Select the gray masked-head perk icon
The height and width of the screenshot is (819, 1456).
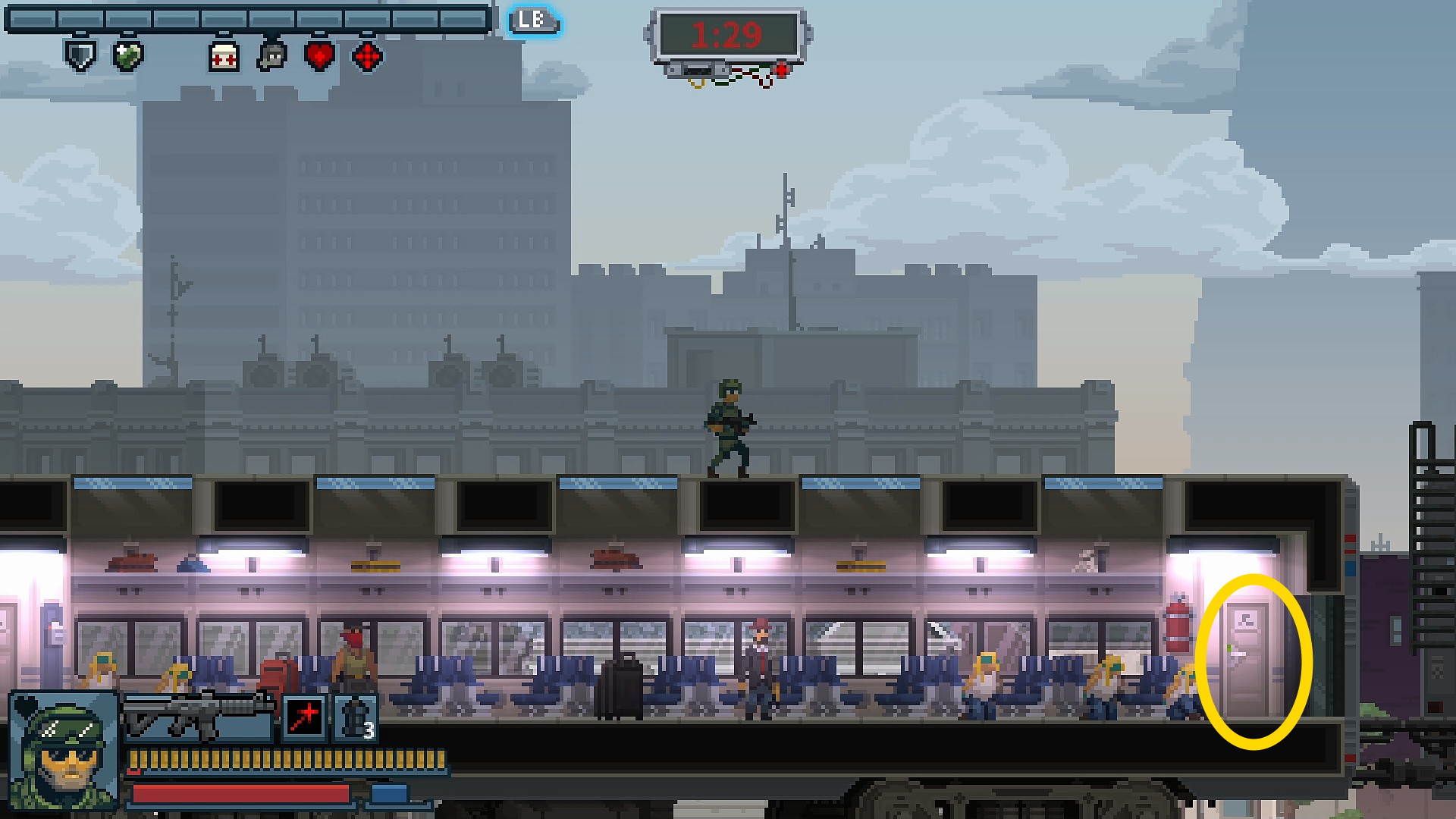point(271,56)
